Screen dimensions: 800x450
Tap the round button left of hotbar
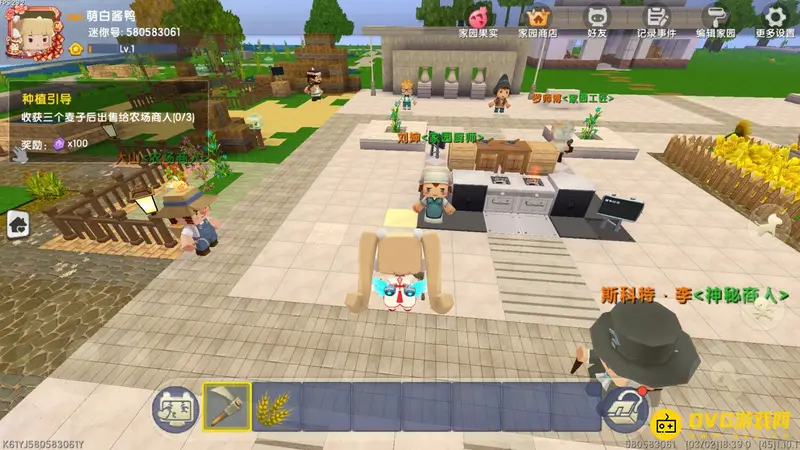pos(174,408)
